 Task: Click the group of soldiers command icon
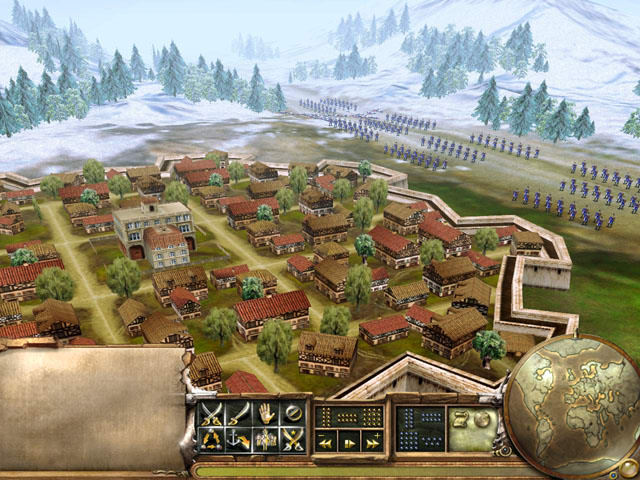[266, 438]
